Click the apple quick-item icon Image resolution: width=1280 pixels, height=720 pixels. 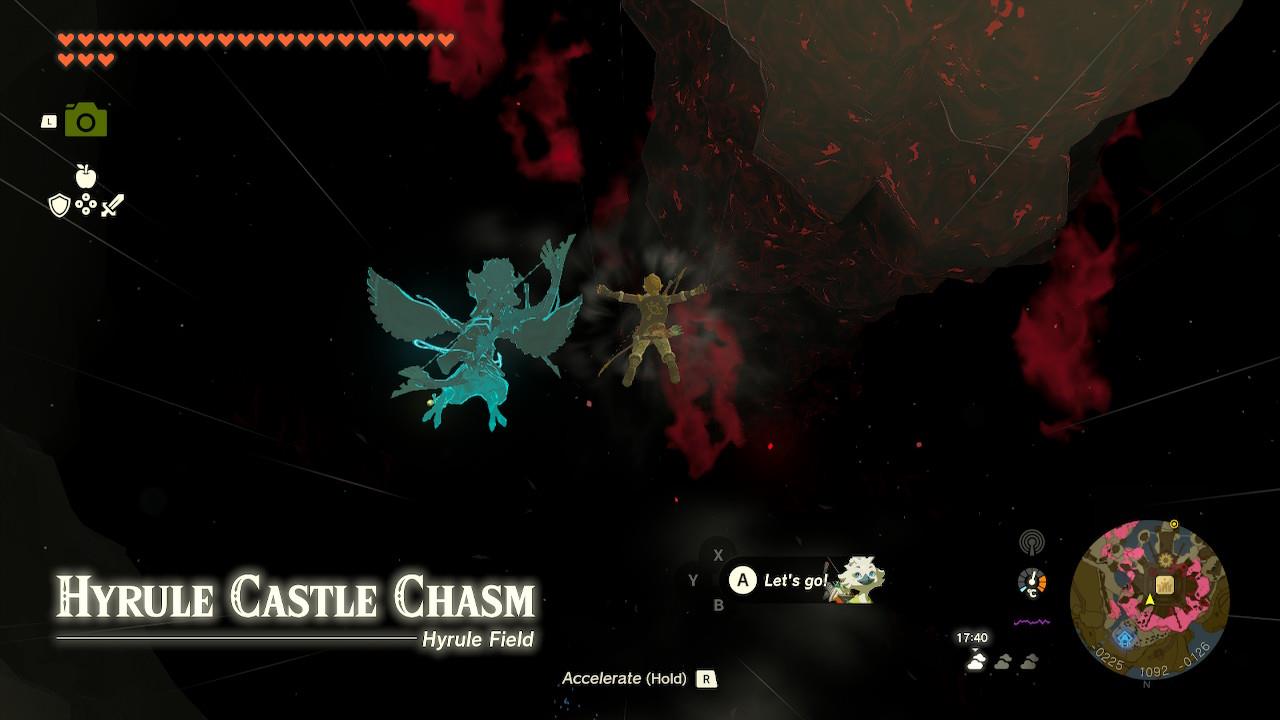click(86, 177)
